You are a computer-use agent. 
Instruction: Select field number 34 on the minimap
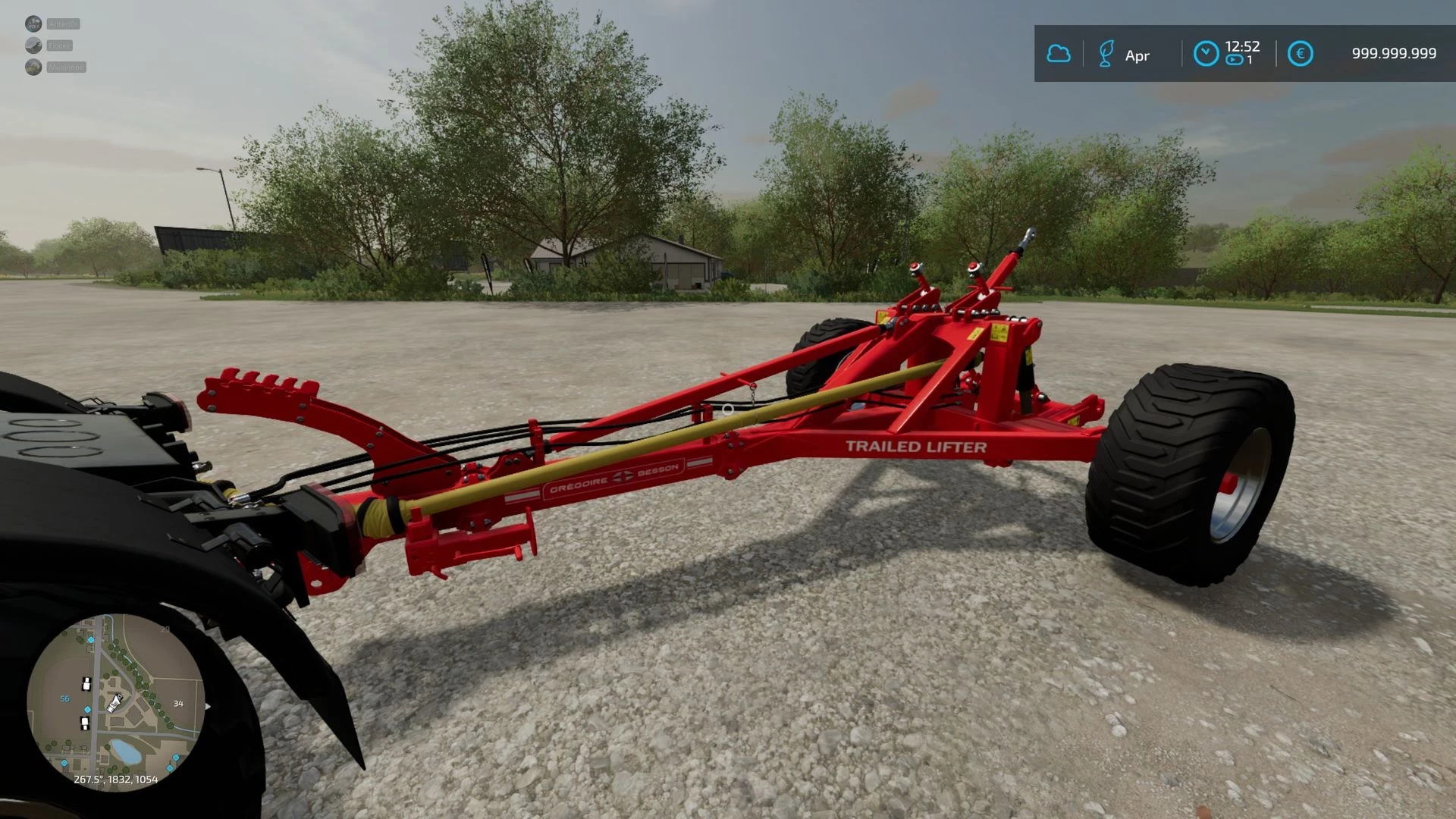[178, 704]
